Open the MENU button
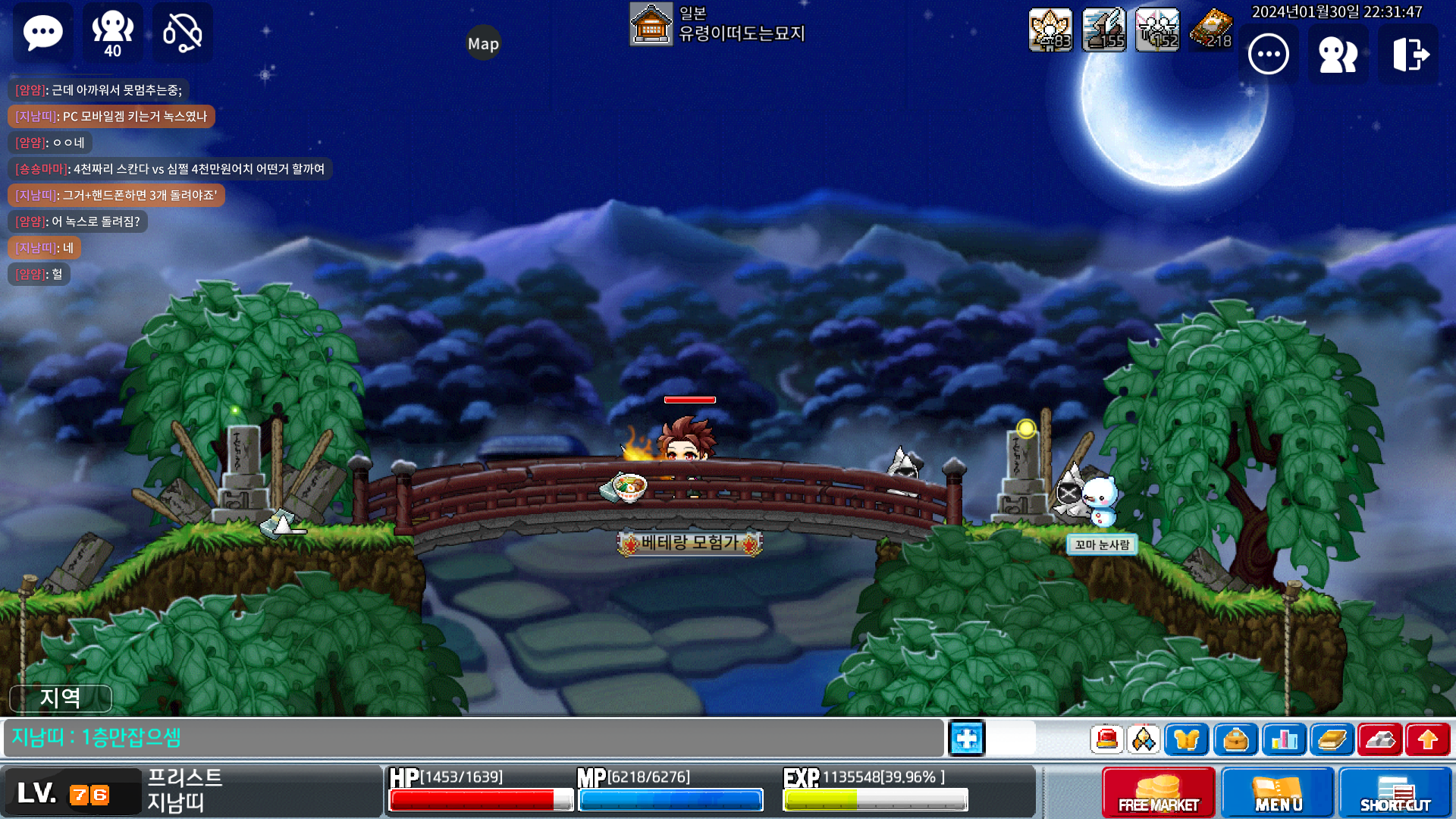This screenshot has height=819, width=1456. [x=1278, y=792]
